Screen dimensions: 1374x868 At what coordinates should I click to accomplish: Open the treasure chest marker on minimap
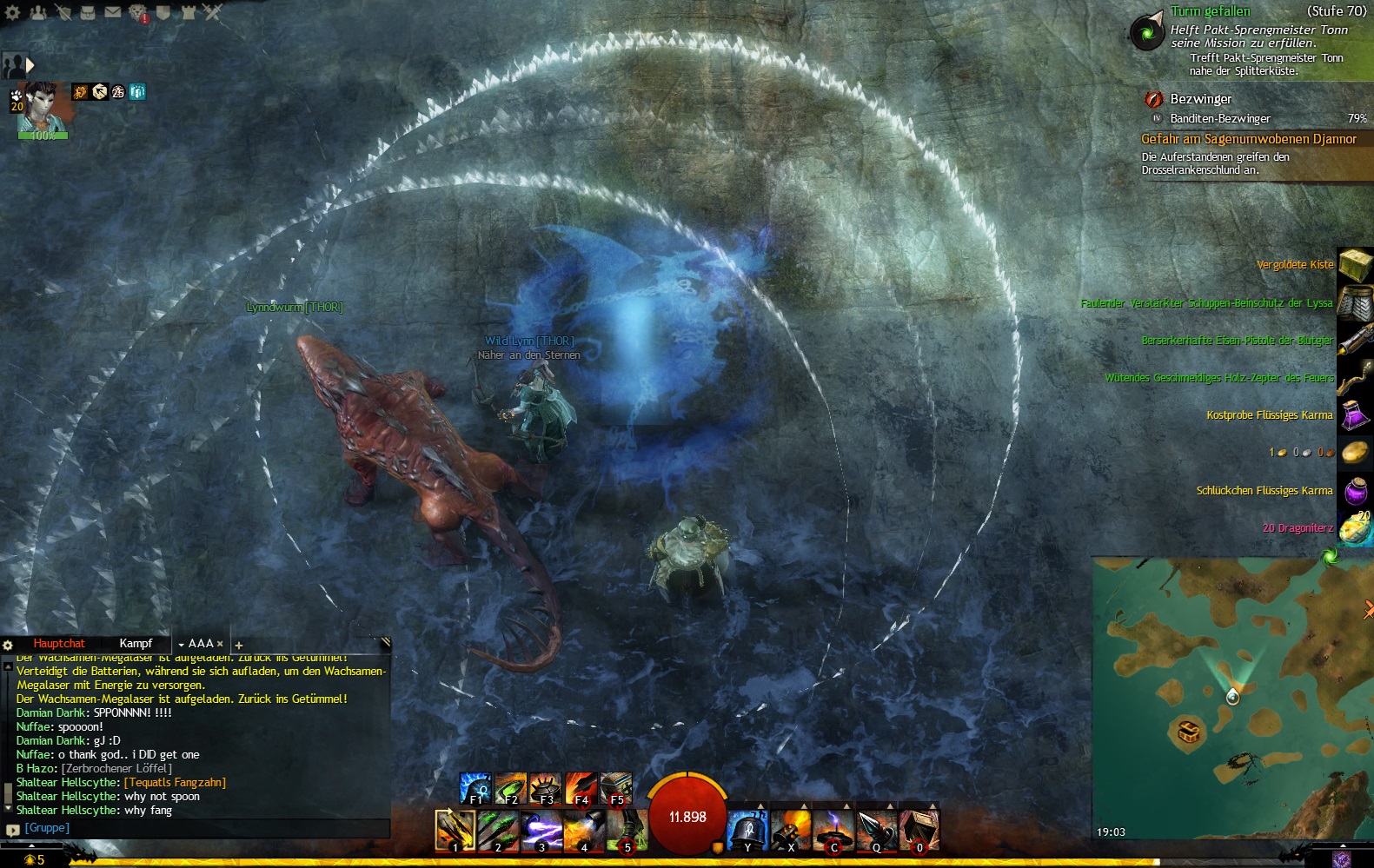click(x=1188, y=730)
